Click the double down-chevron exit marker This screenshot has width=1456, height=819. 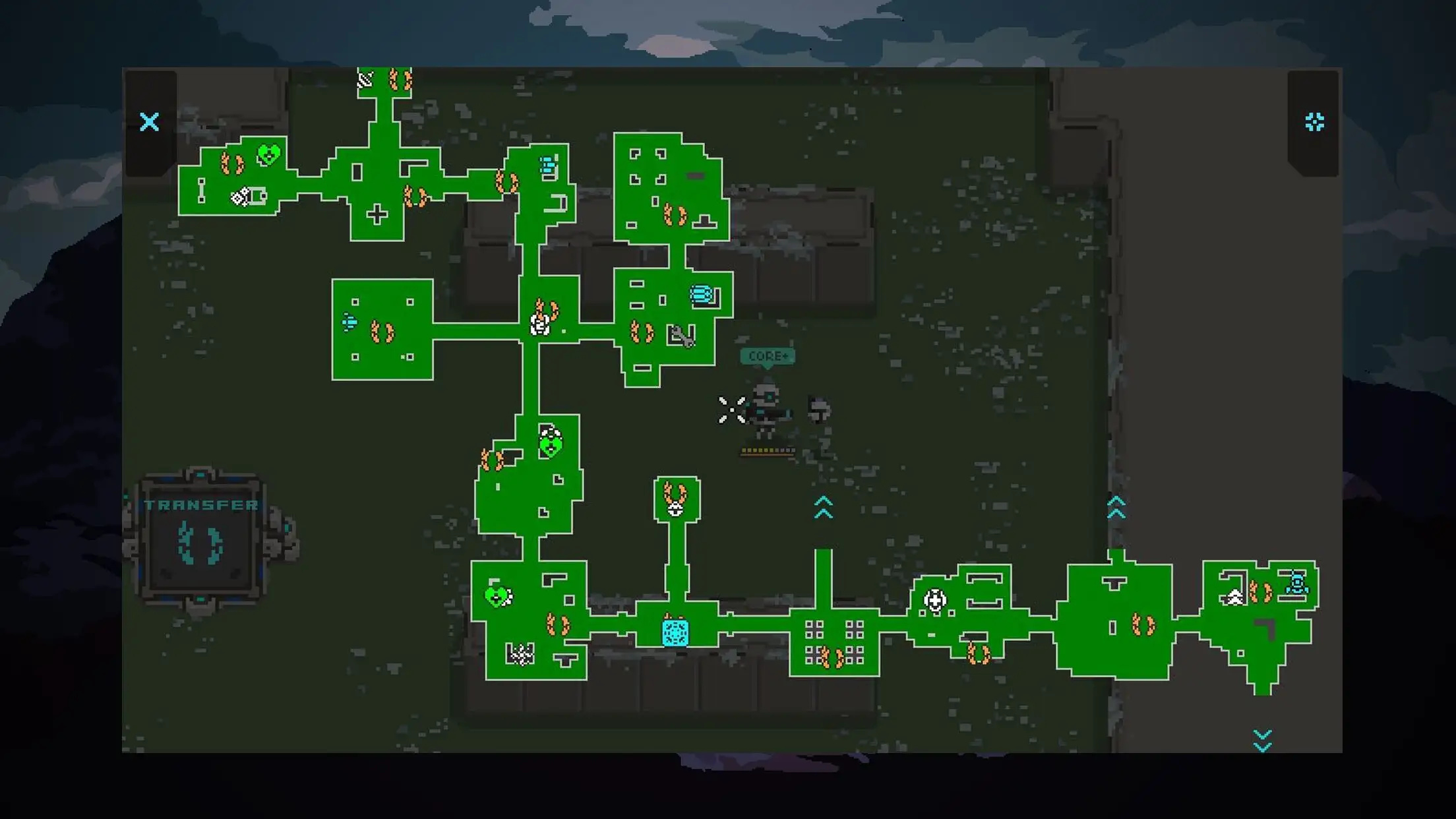pos(1262,741)
